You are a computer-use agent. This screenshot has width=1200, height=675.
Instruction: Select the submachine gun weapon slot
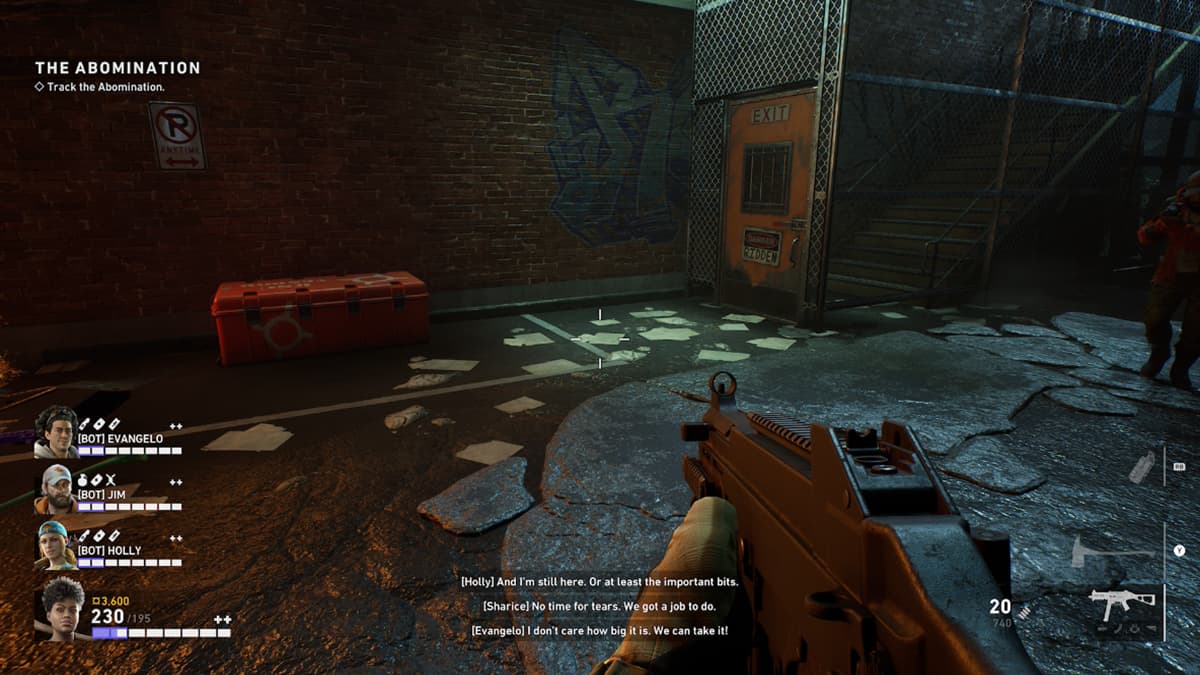(x=1121, y=603)
